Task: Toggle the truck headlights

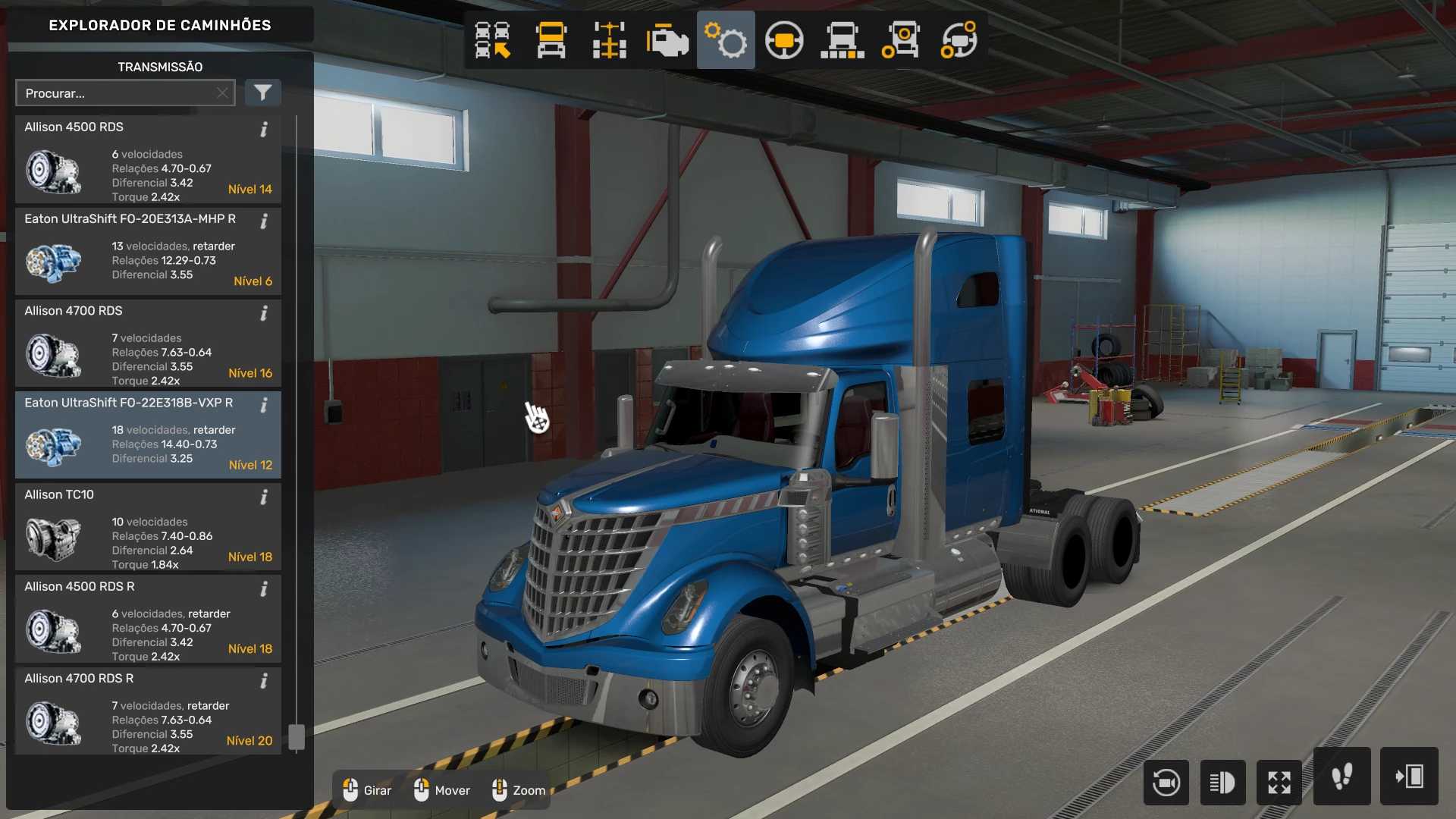Action: [x=1222, y=782]
